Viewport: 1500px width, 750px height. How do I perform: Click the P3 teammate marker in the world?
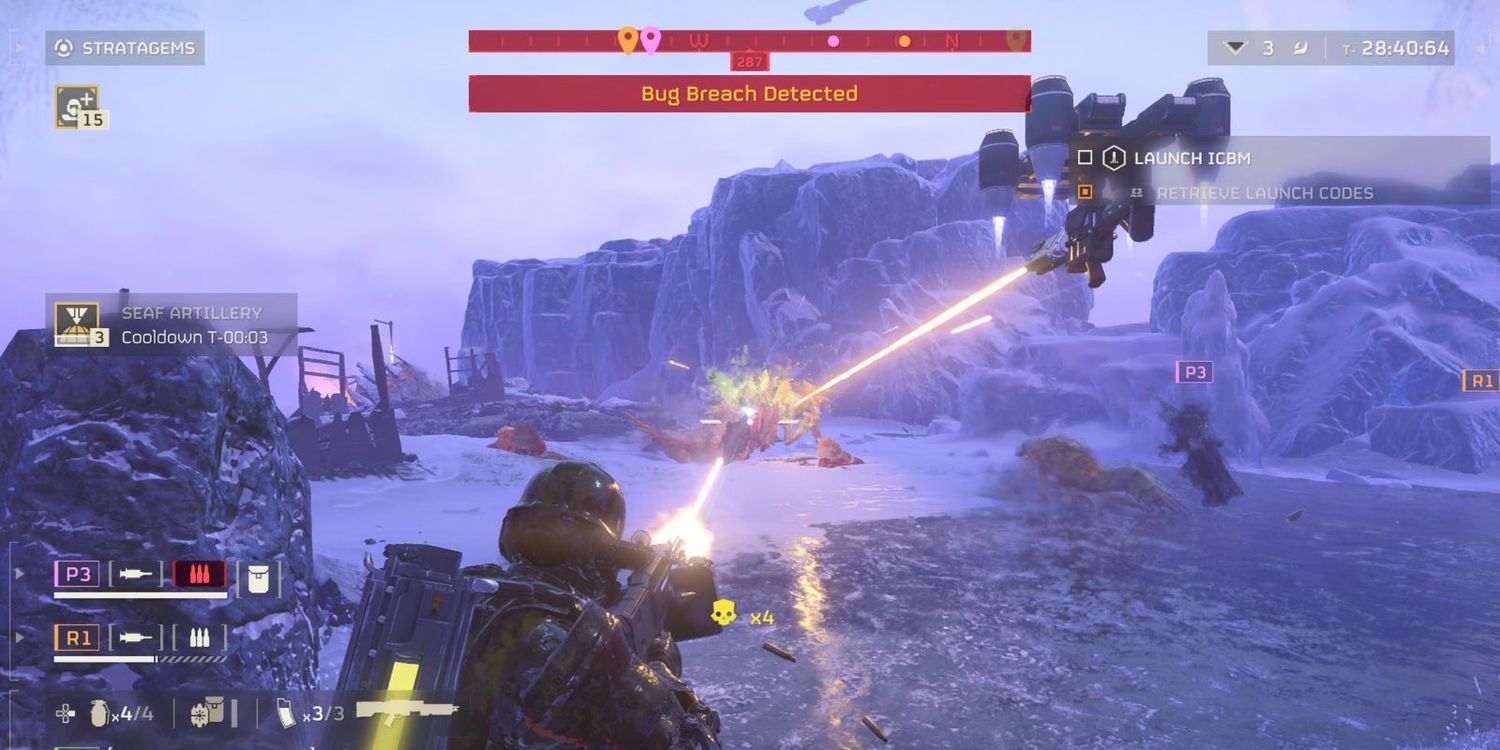(1194, 372)
